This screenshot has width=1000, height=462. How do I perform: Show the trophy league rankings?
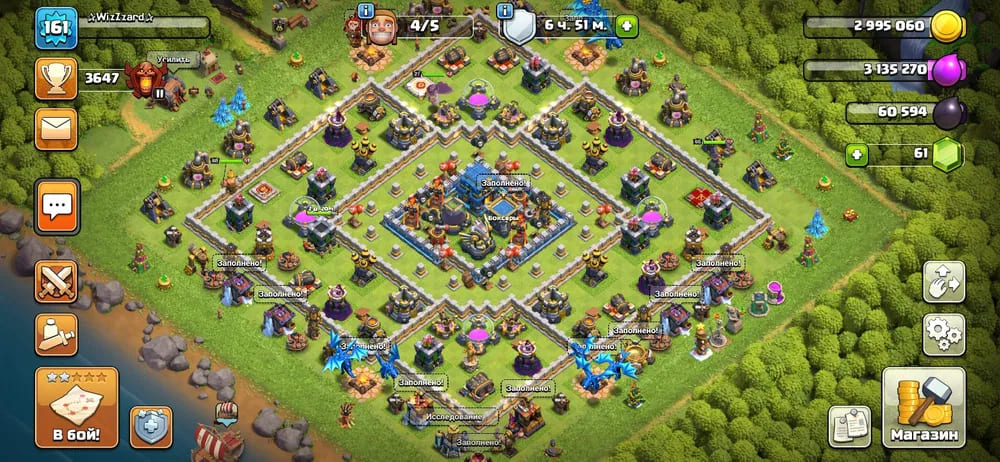click(56, 78)
